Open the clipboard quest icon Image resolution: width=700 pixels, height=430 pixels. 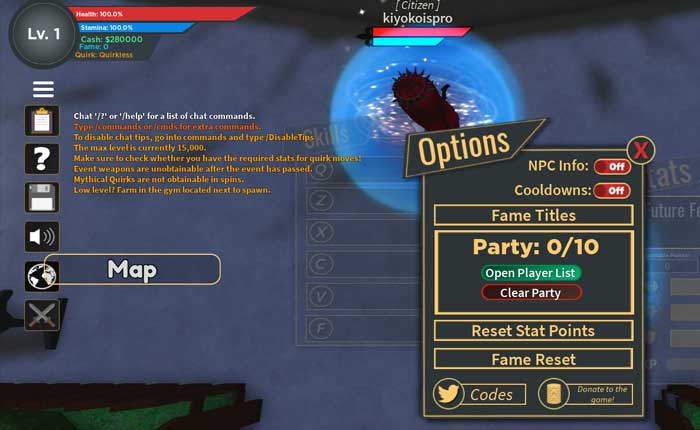tap(42, 122)
